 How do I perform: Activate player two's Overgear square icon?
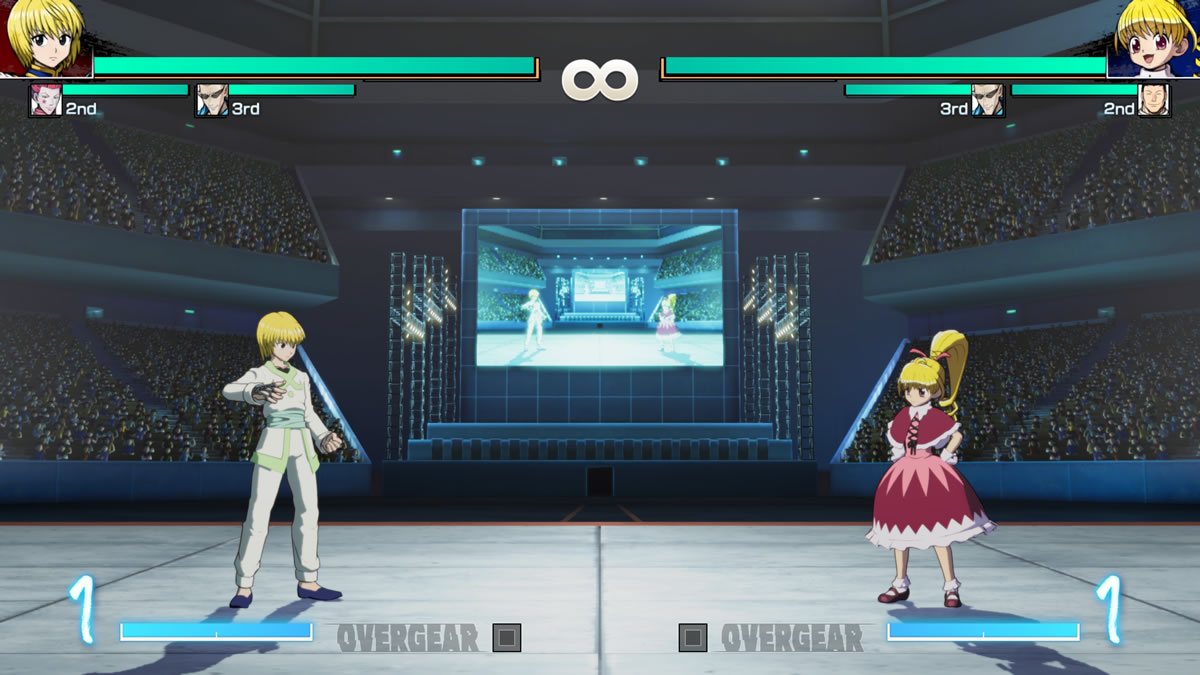693,638
